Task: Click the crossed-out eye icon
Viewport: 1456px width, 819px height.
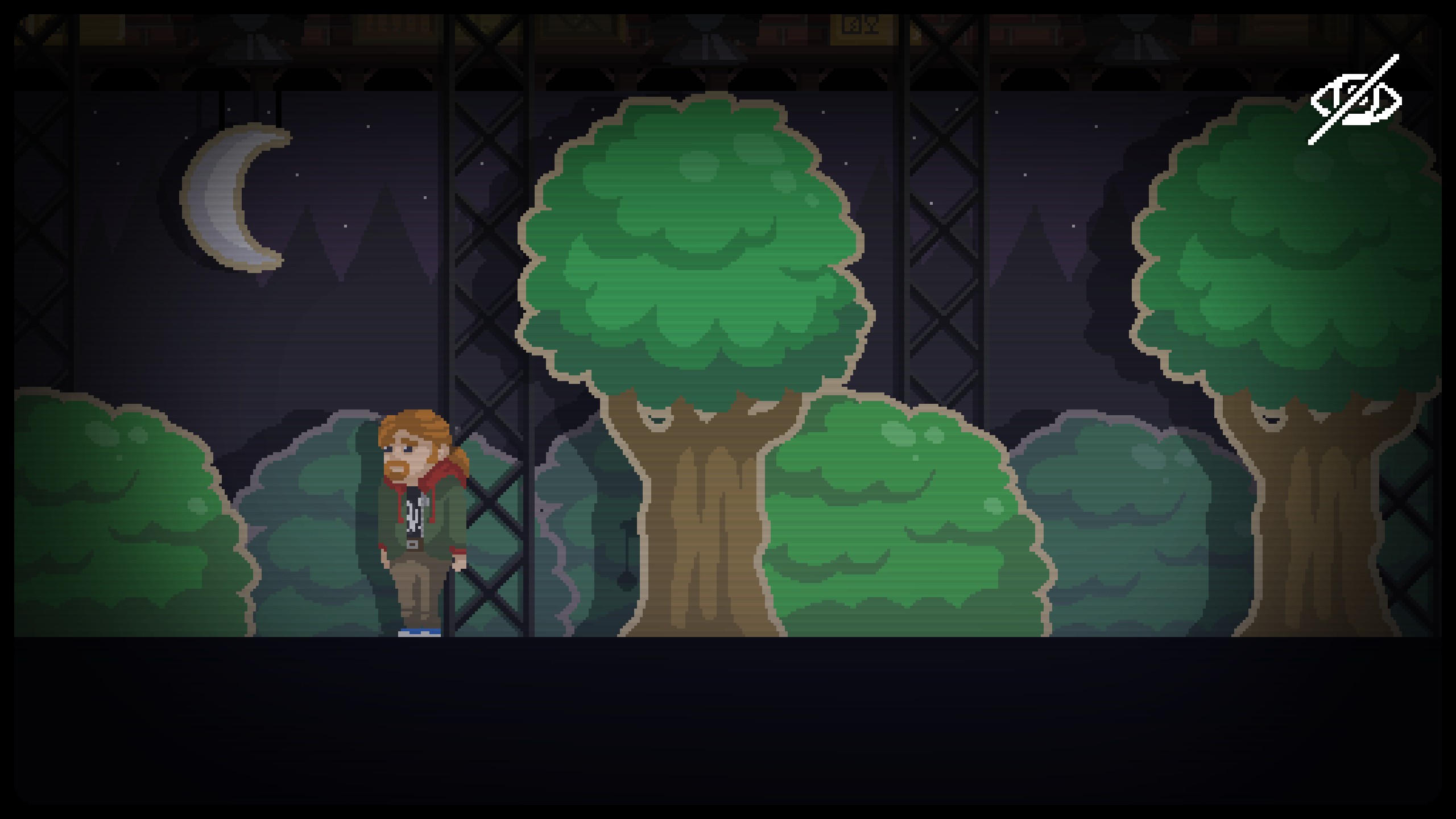Action: click(x=1355, y=101)
